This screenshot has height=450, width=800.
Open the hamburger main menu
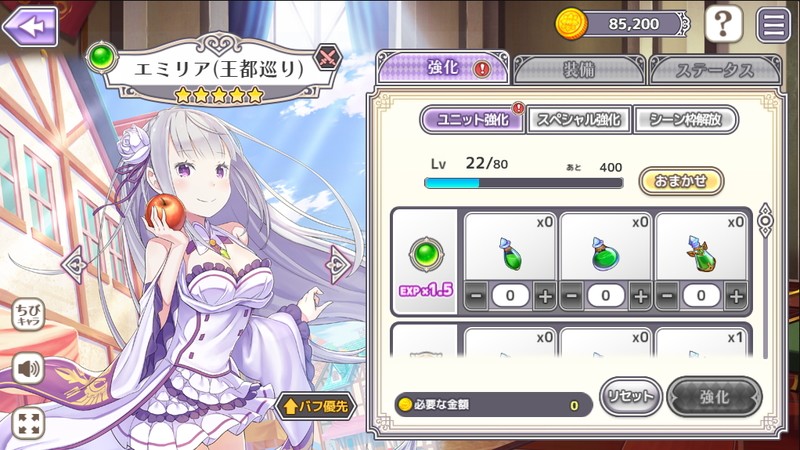point(773,24)
